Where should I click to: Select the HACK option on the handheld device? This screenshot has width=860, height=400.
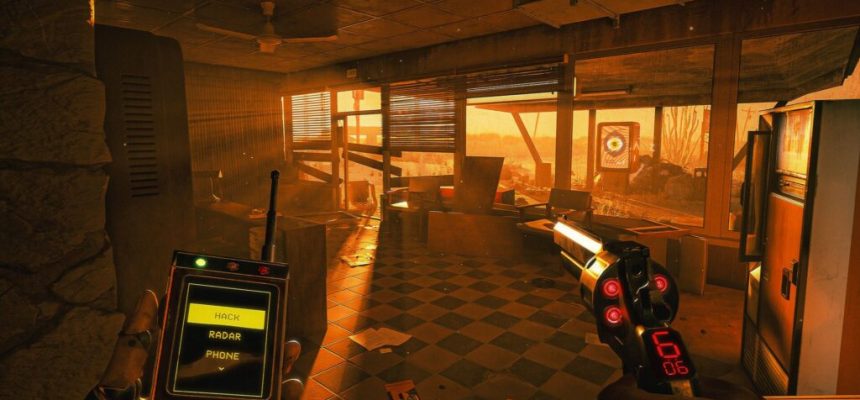(226, 316)
